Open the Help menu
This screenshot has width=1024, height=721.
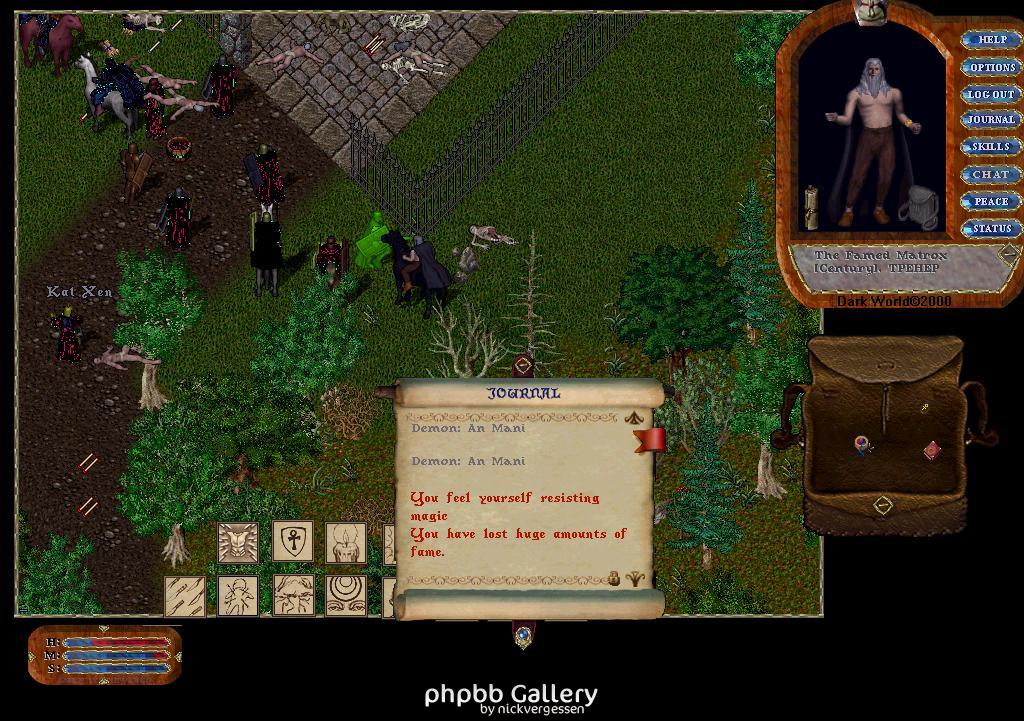click(991, 40)
